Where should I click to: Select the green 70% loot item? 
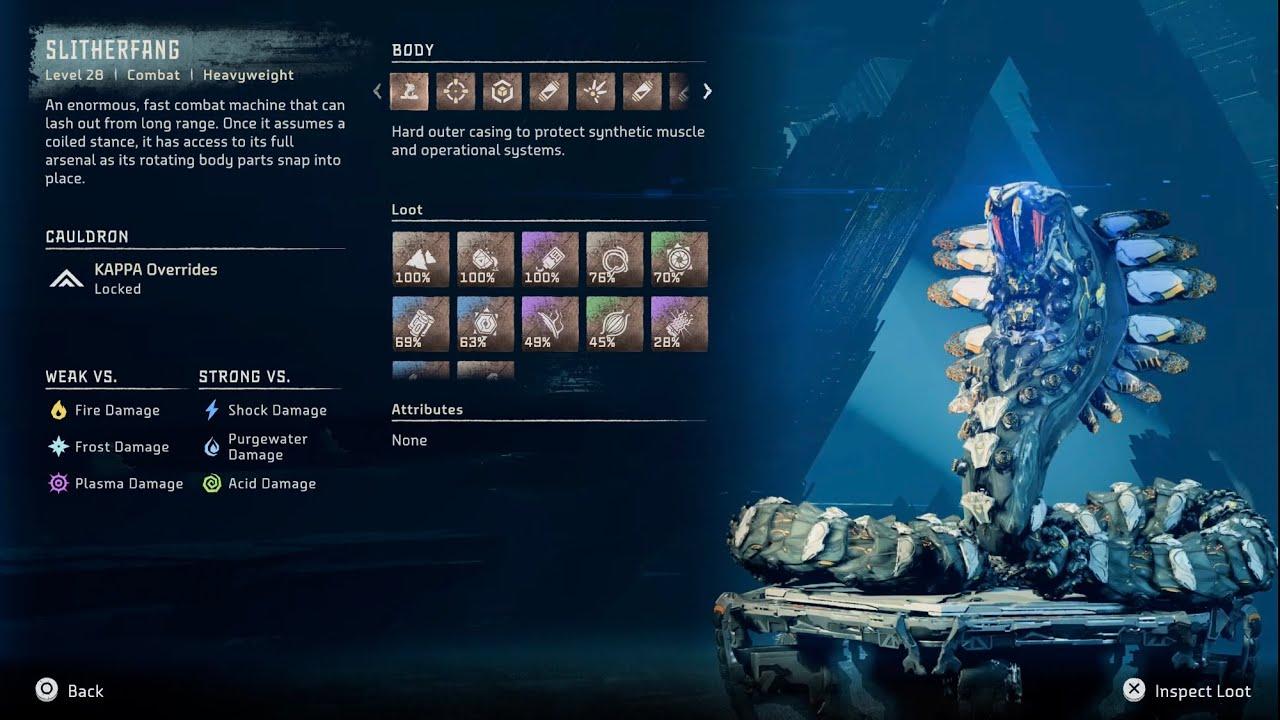click(679, 260)
